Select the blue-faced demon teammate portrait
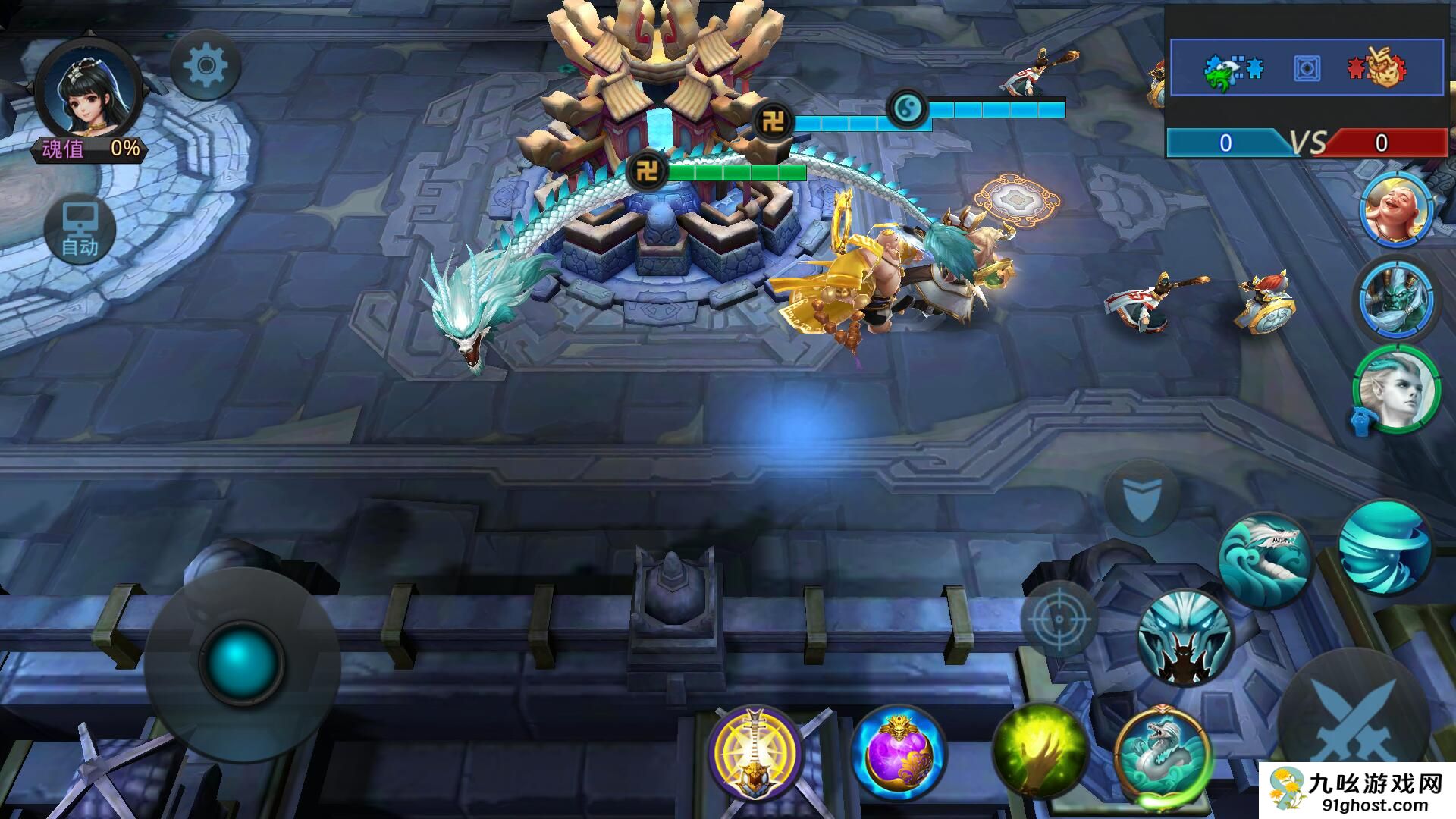This screenshot has width=1456, height=819. [x=1396, y=299]
